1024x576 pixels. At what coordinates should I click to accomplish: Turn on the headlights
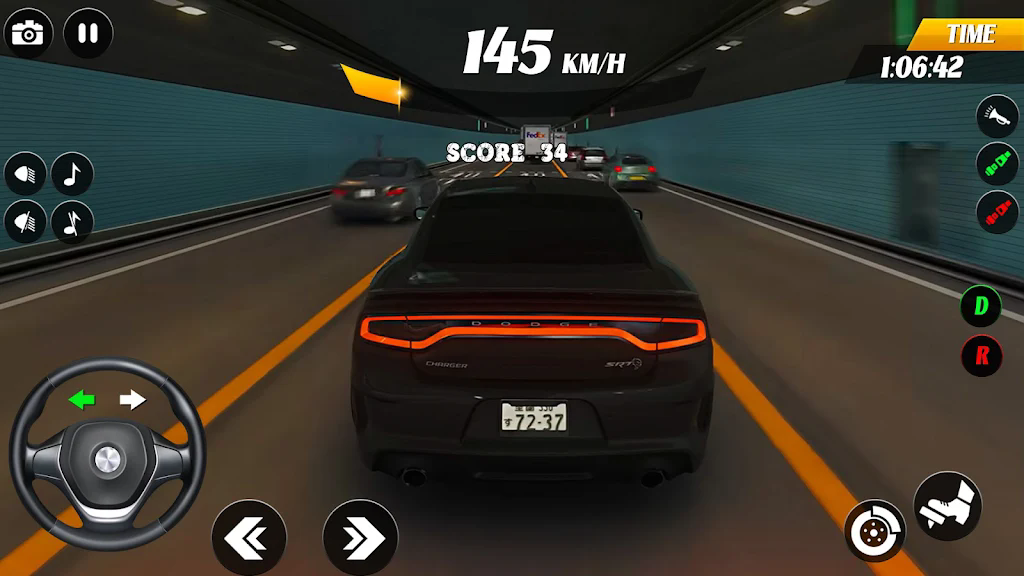pos(26,174)
